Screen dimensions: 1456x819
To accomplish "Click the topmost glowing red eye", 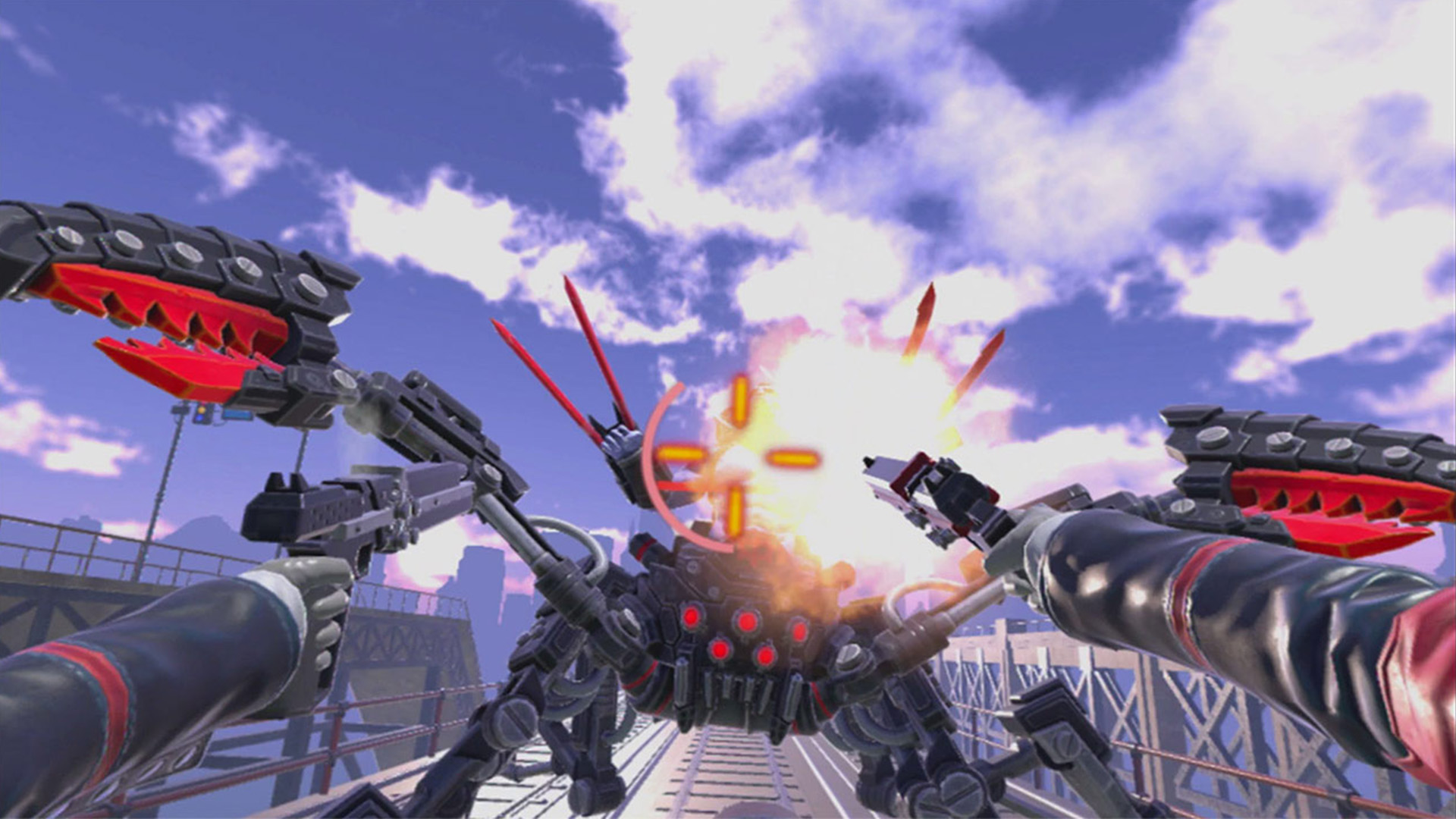I will coord(690,618).
